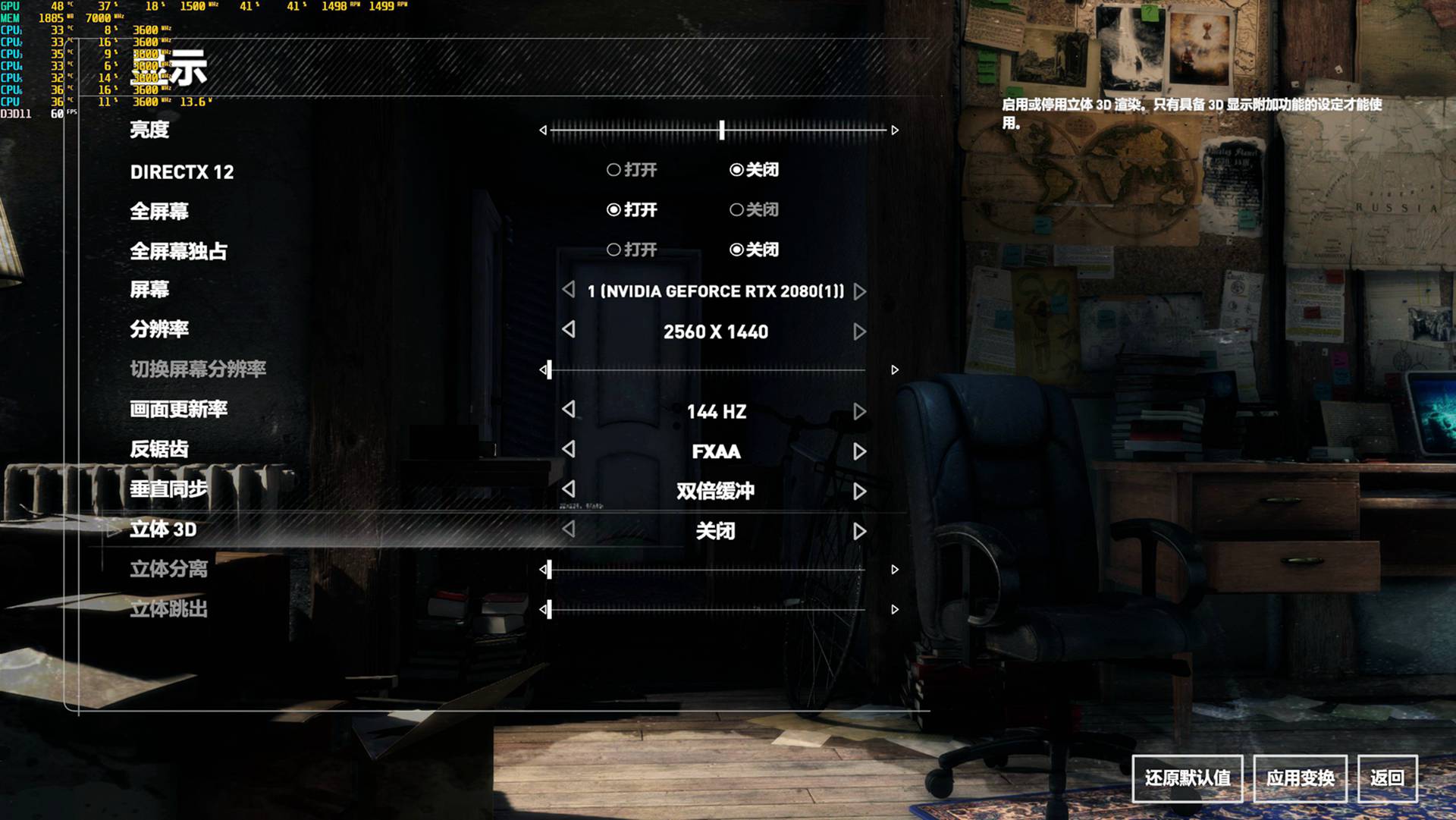
Task: Lower the 分辨率 resolution with left arrow
Action: coord(569,330)
